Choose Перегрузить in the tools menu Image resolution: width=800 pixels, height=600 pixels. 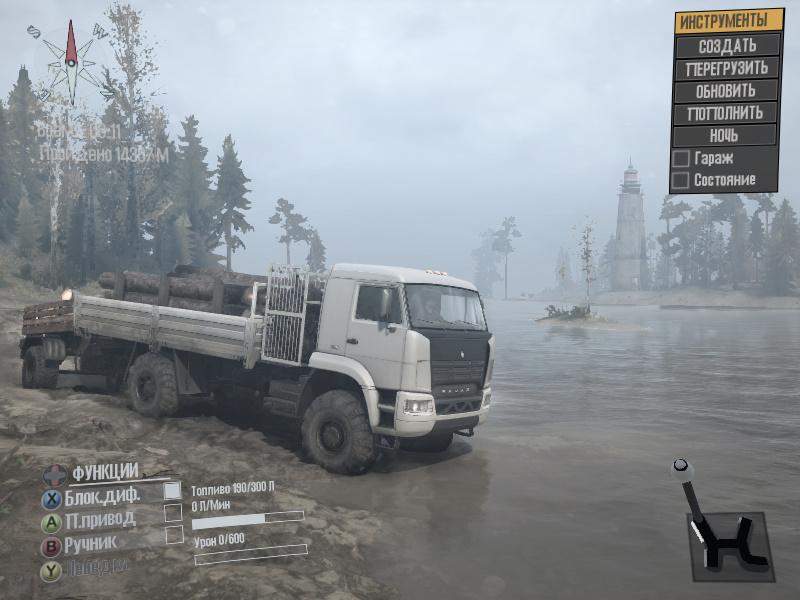pyautogui.click(x=727, y=68)
